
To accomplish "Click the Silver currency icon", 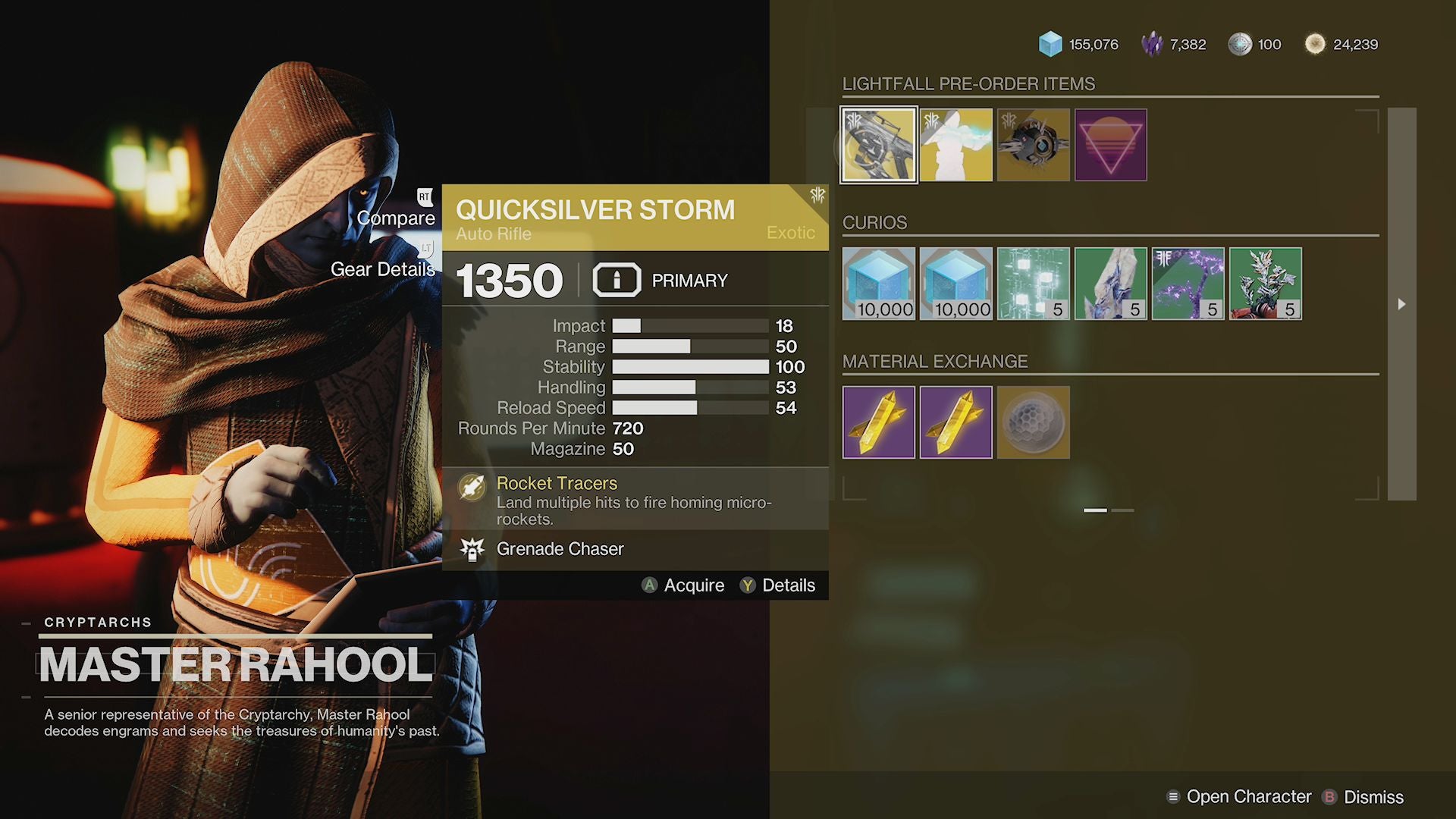I will click(x=1241, y=44).
